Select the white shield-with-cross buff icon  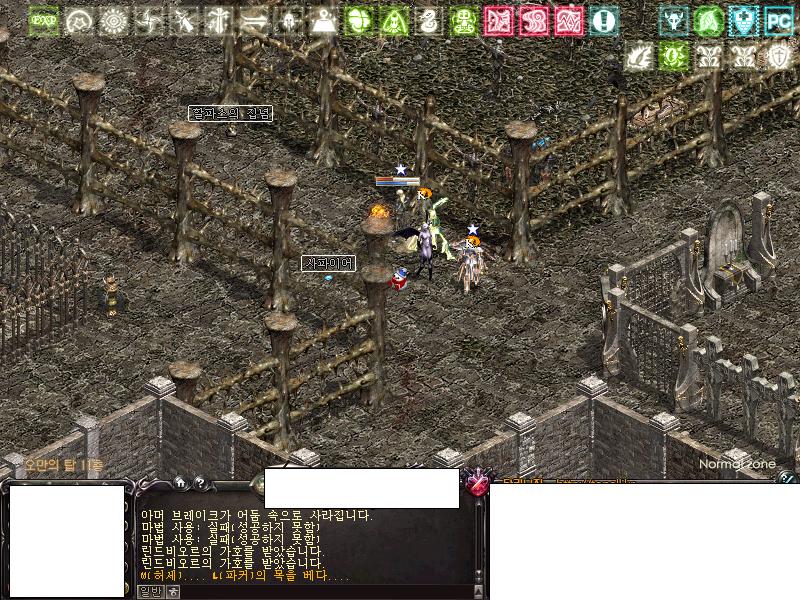(778, 56)
